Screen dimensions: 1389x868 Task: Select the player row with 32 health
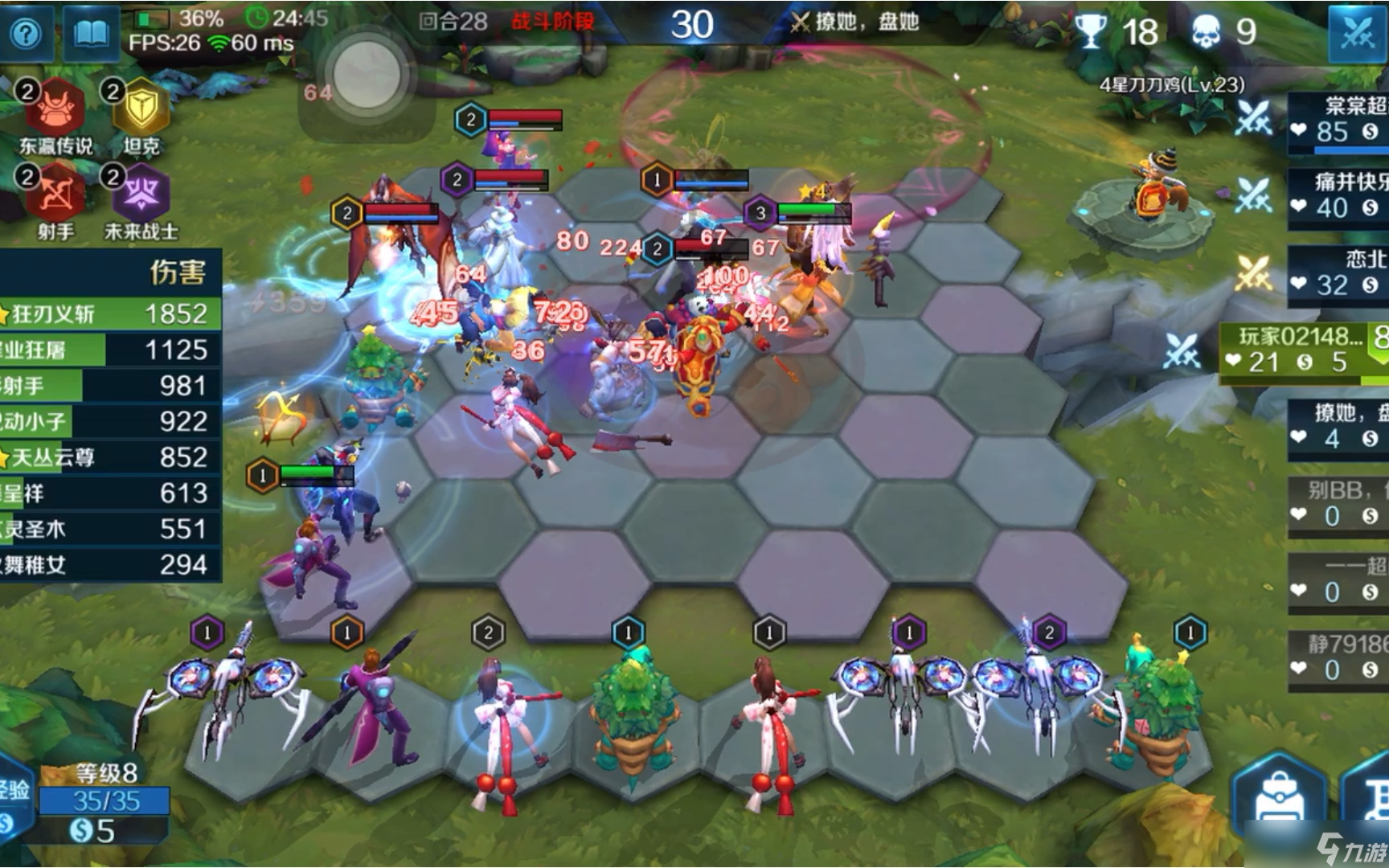(x=1338, y=273)
